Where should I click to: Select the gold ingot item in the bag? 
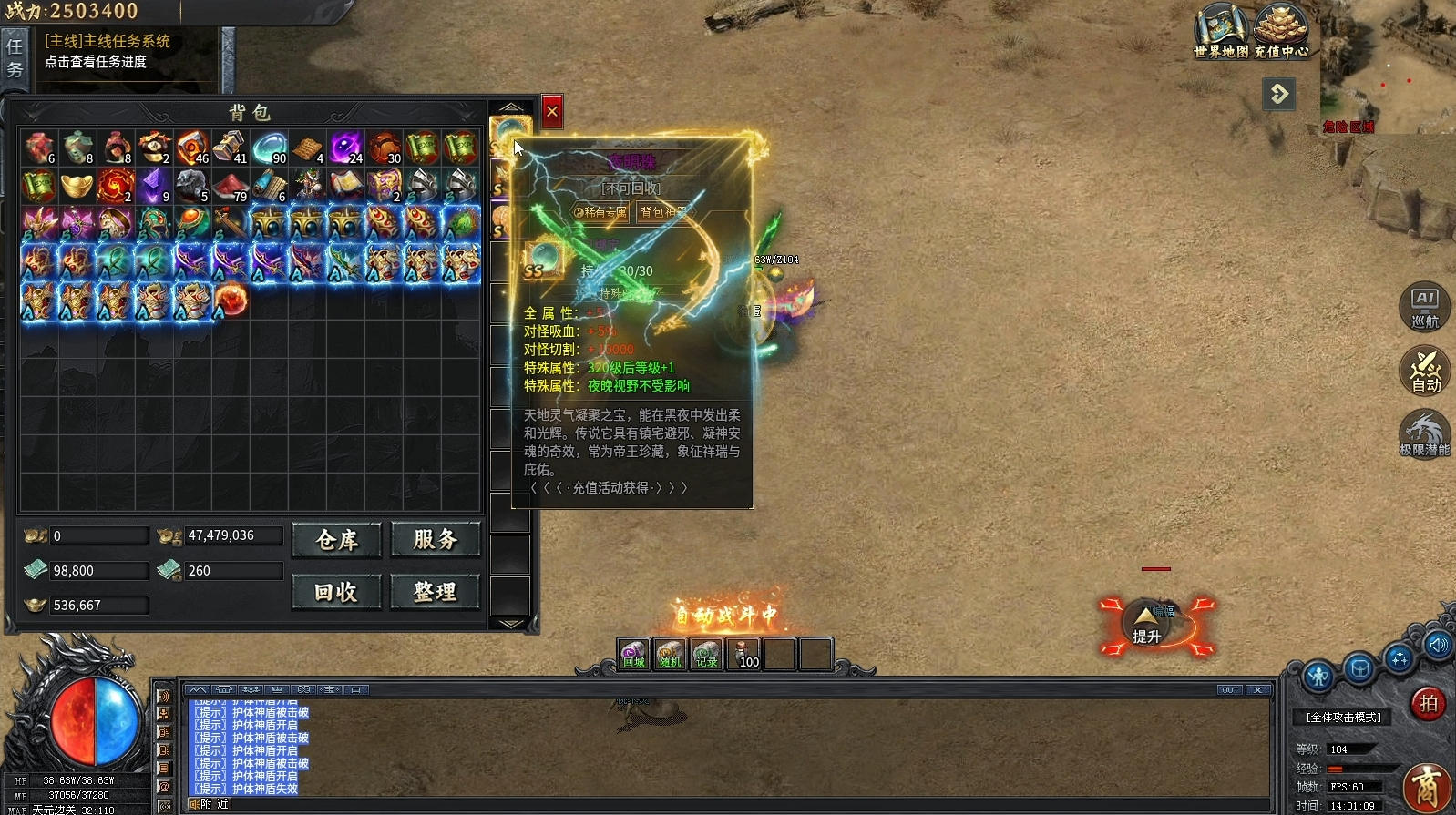pyautogui.click(x=77, y=187)
